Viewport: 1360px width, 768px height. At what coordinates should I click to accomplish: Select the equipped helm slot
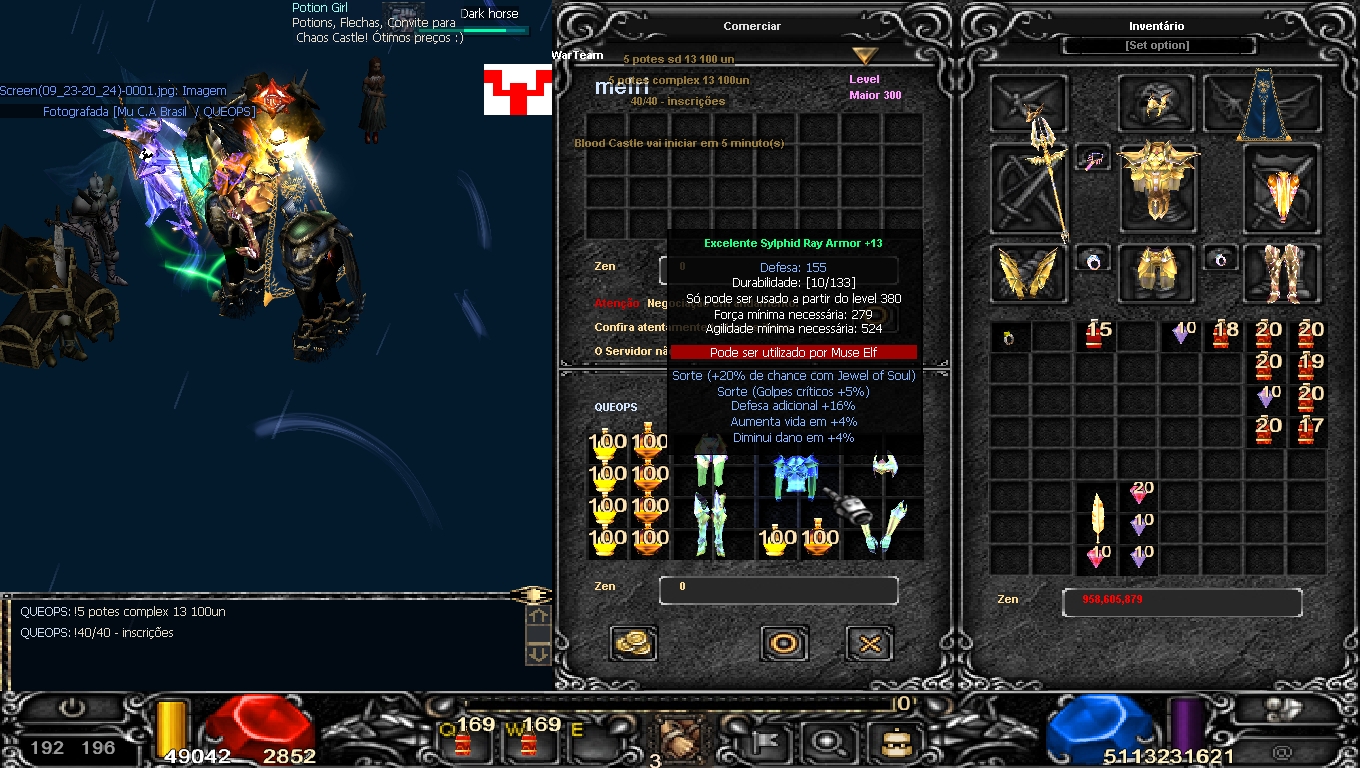coord(1157,103)
